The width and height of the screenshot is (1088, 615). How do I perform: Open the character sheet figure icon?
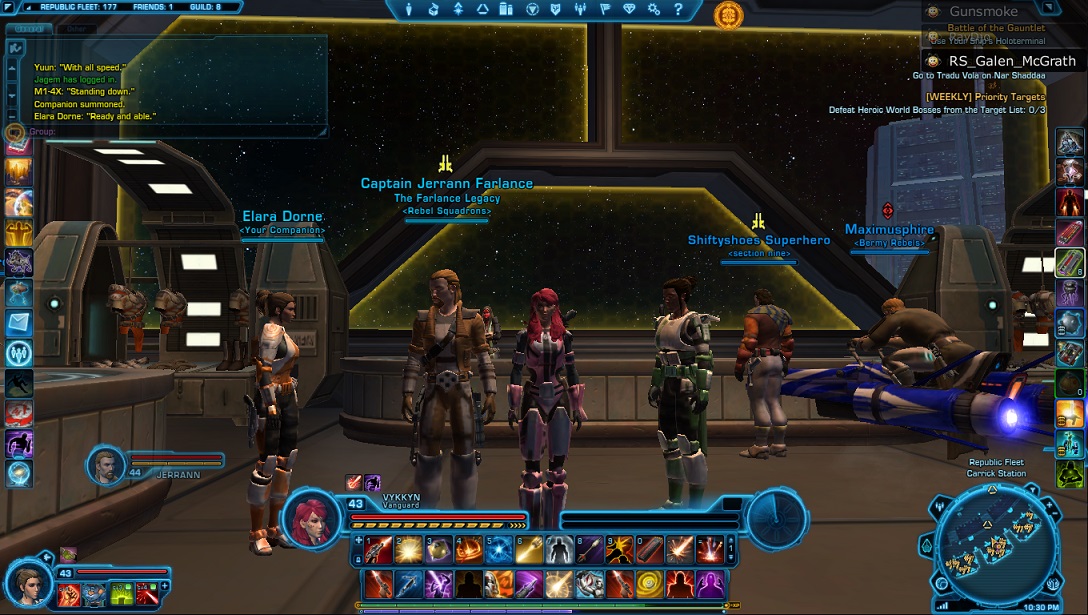[410, 9]
